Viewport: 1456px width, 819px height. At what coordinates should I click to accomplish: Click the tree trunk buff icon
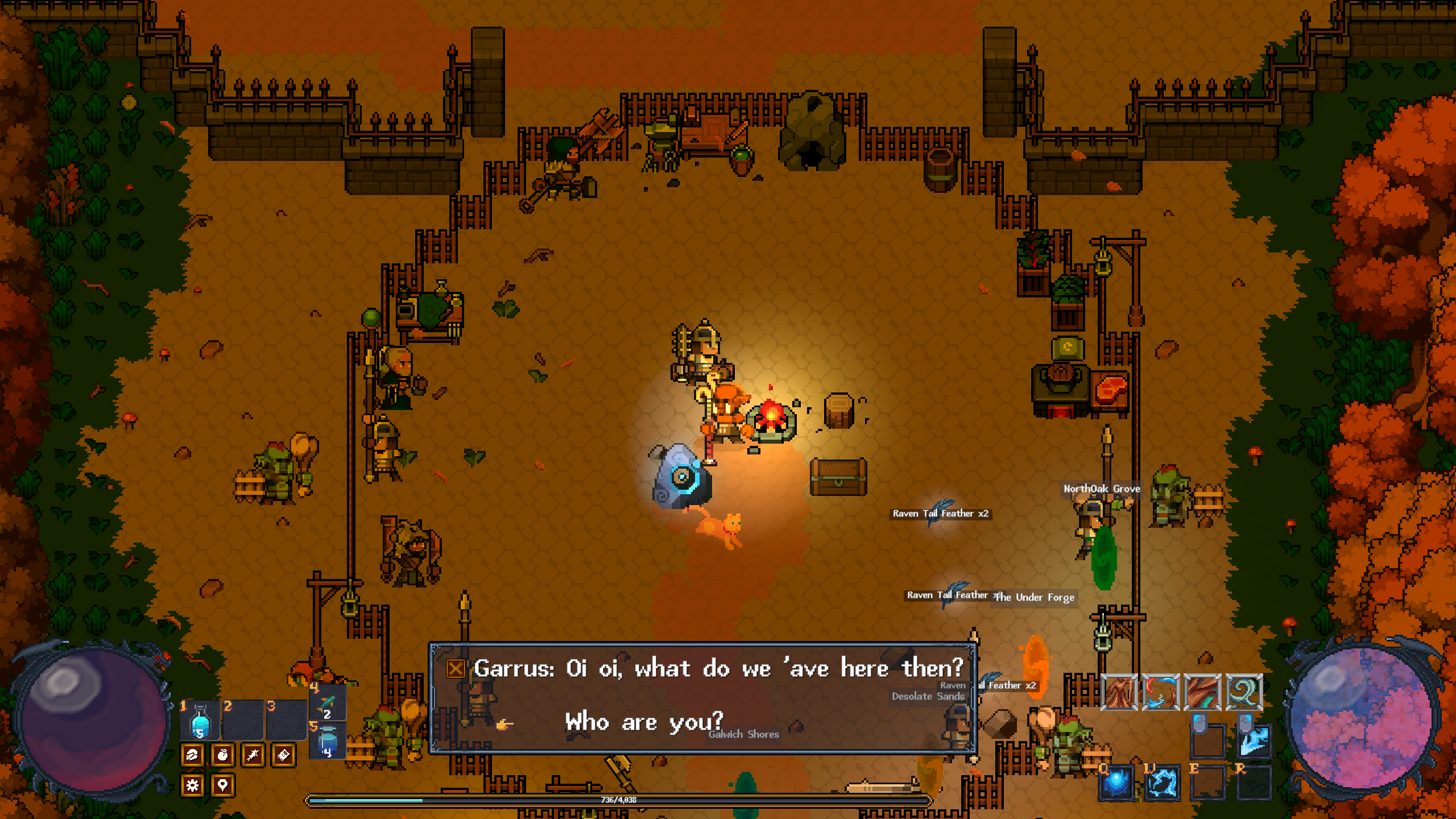click(x=1119, y=692)
